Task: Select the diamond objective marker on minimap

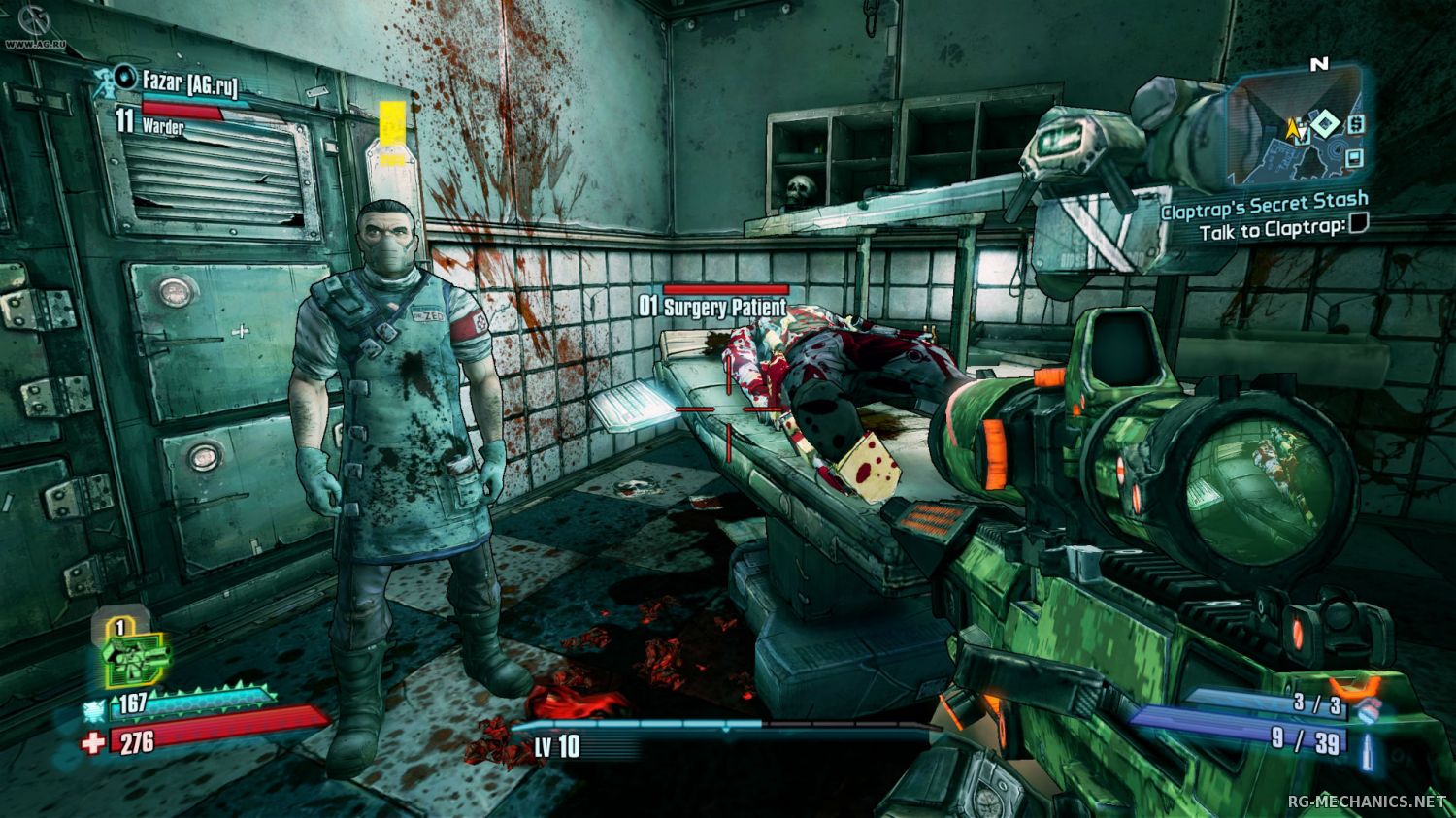Action: (x=1324, y=122)
